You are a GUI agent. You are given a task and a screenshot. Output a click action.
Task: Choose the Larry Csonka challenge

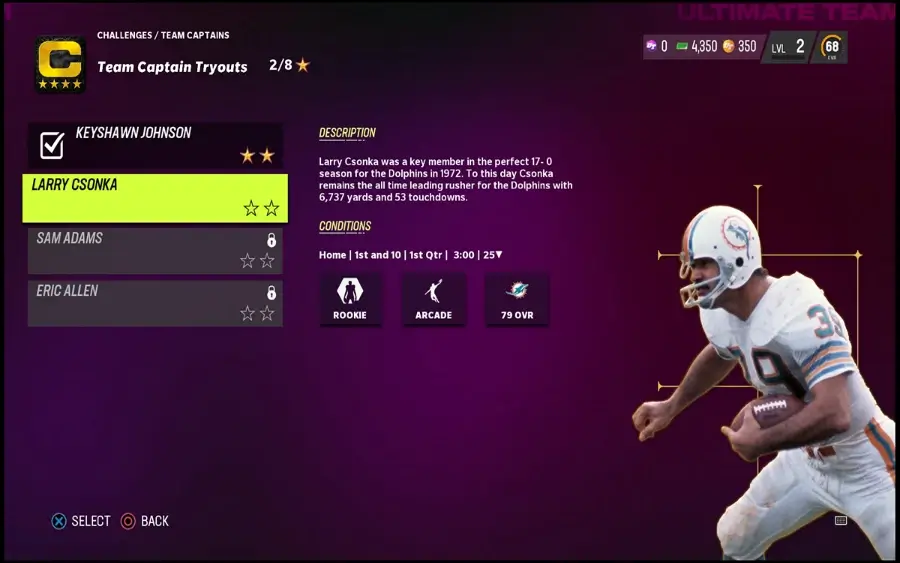tap(155, 197)
